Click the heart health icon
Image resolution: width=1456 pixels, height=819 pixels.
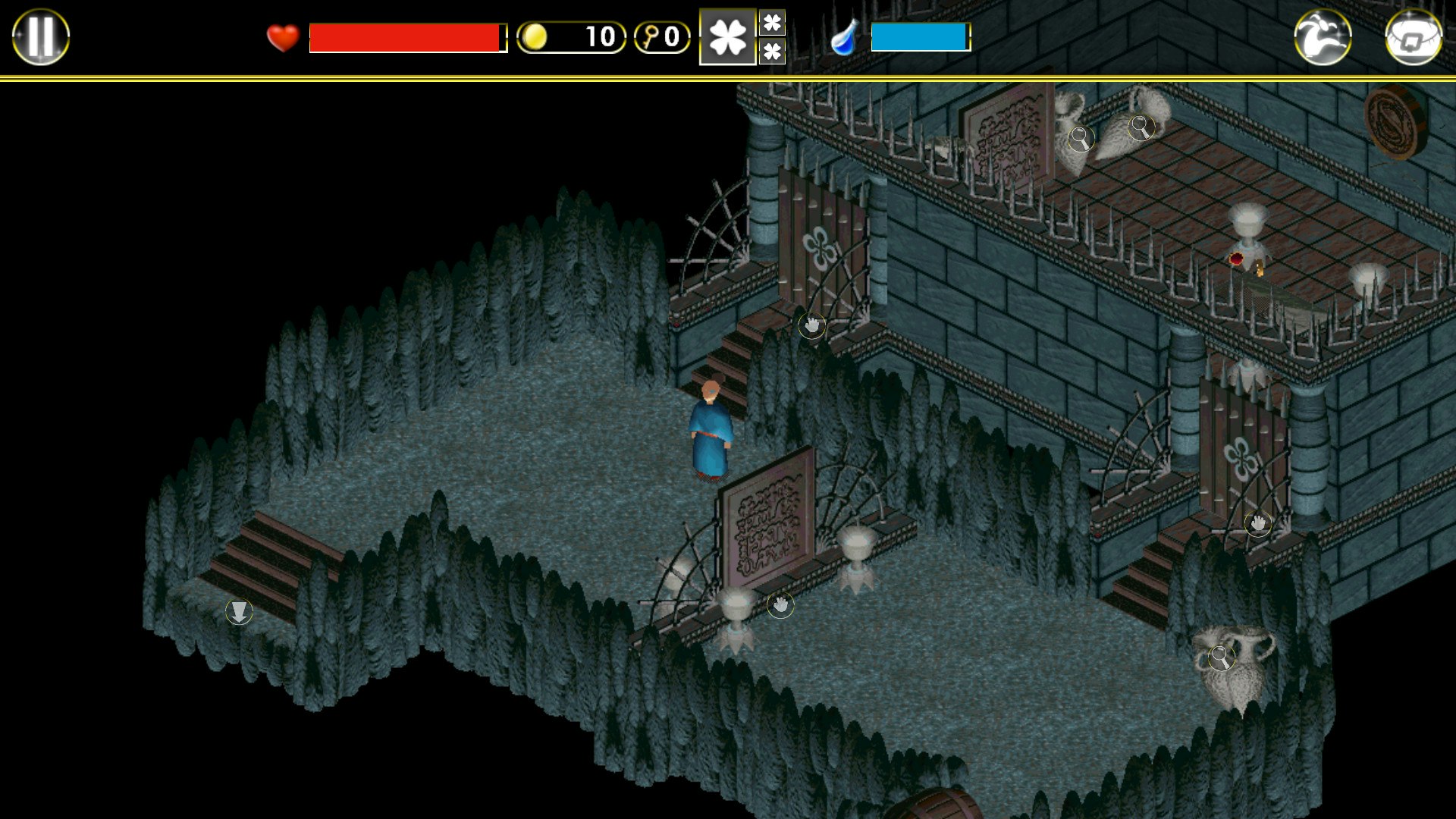(281, 35)
